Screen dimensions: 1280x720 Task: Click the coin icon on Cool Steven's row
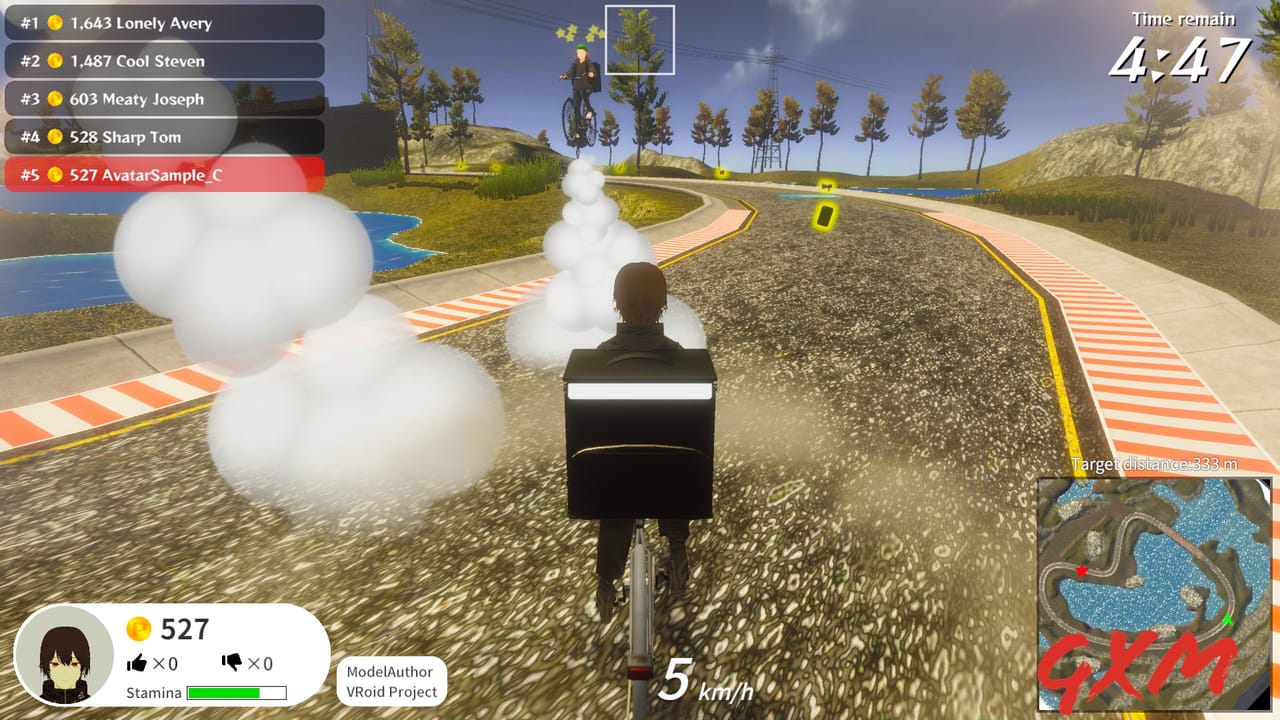pyautogui.click(x=56, y=61)
